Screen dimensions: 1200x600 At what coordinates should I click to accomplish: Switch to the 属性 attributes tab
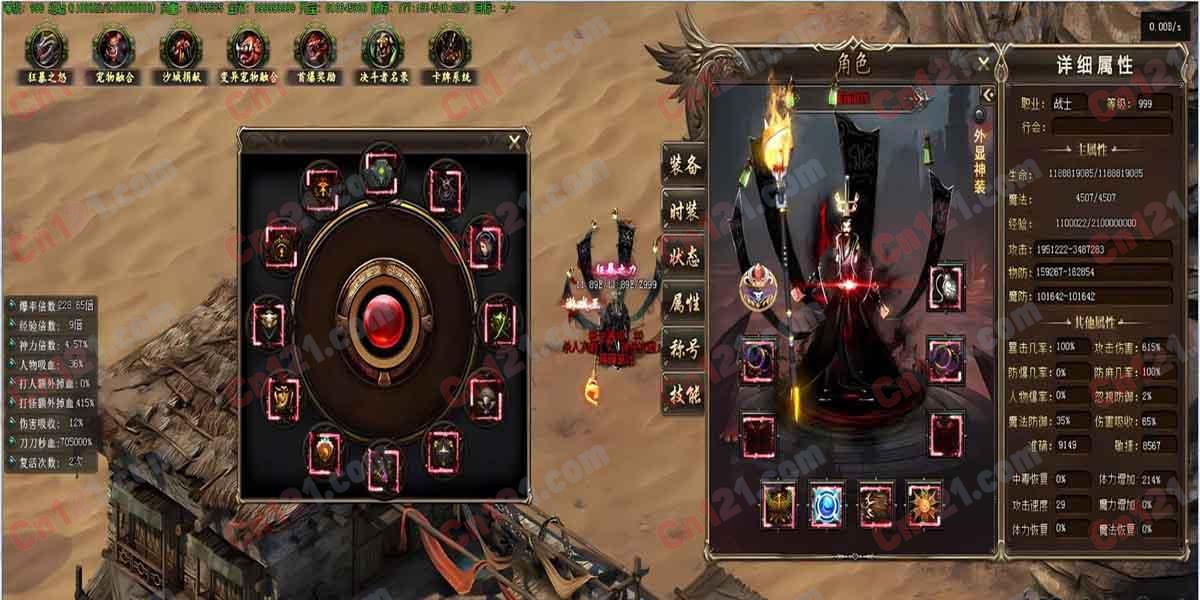coord(685,302)
